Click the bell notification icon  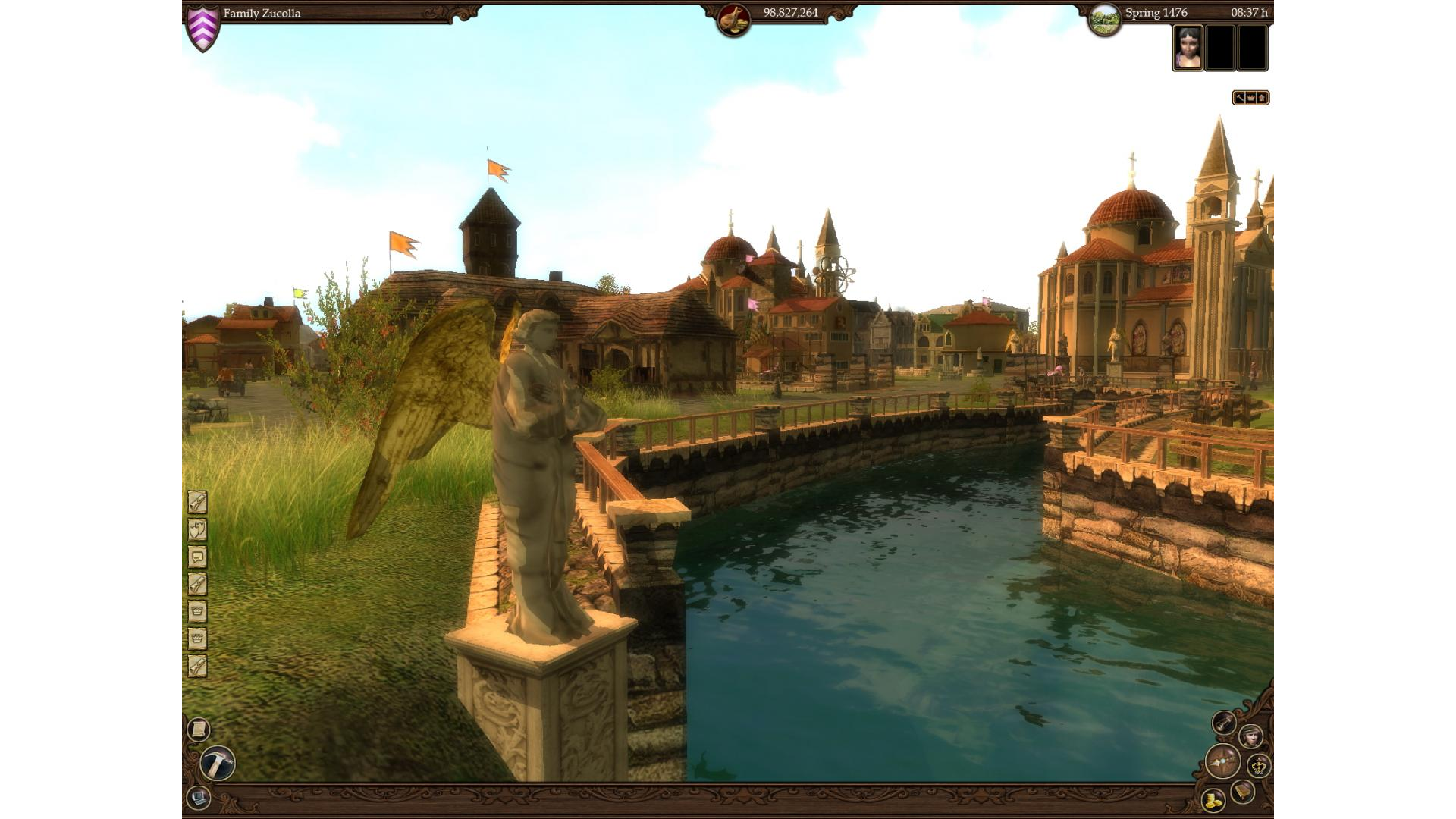click(1242, 790)
